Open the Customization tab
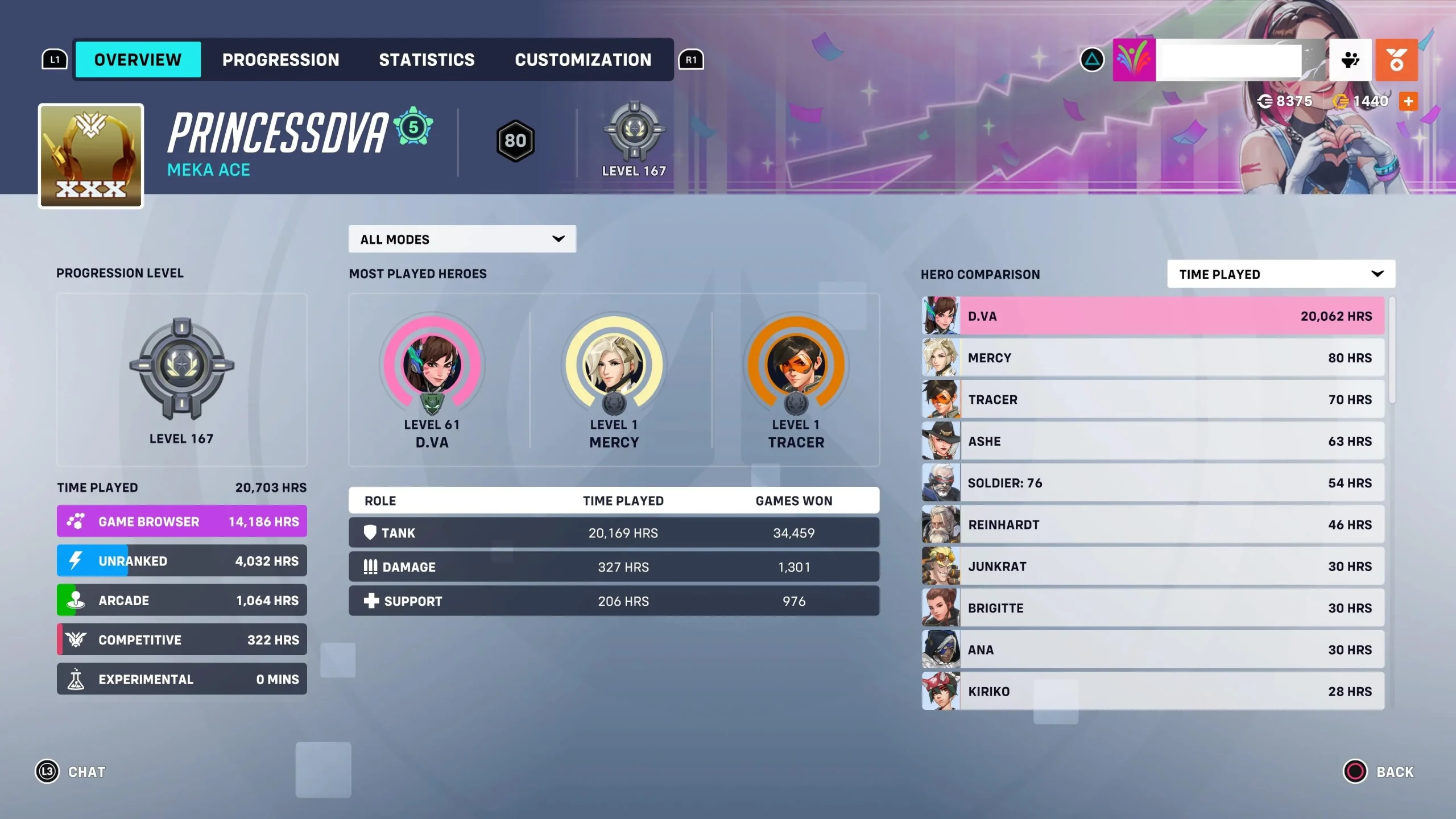Screen dimensions: 1456x819 (582, 60)
